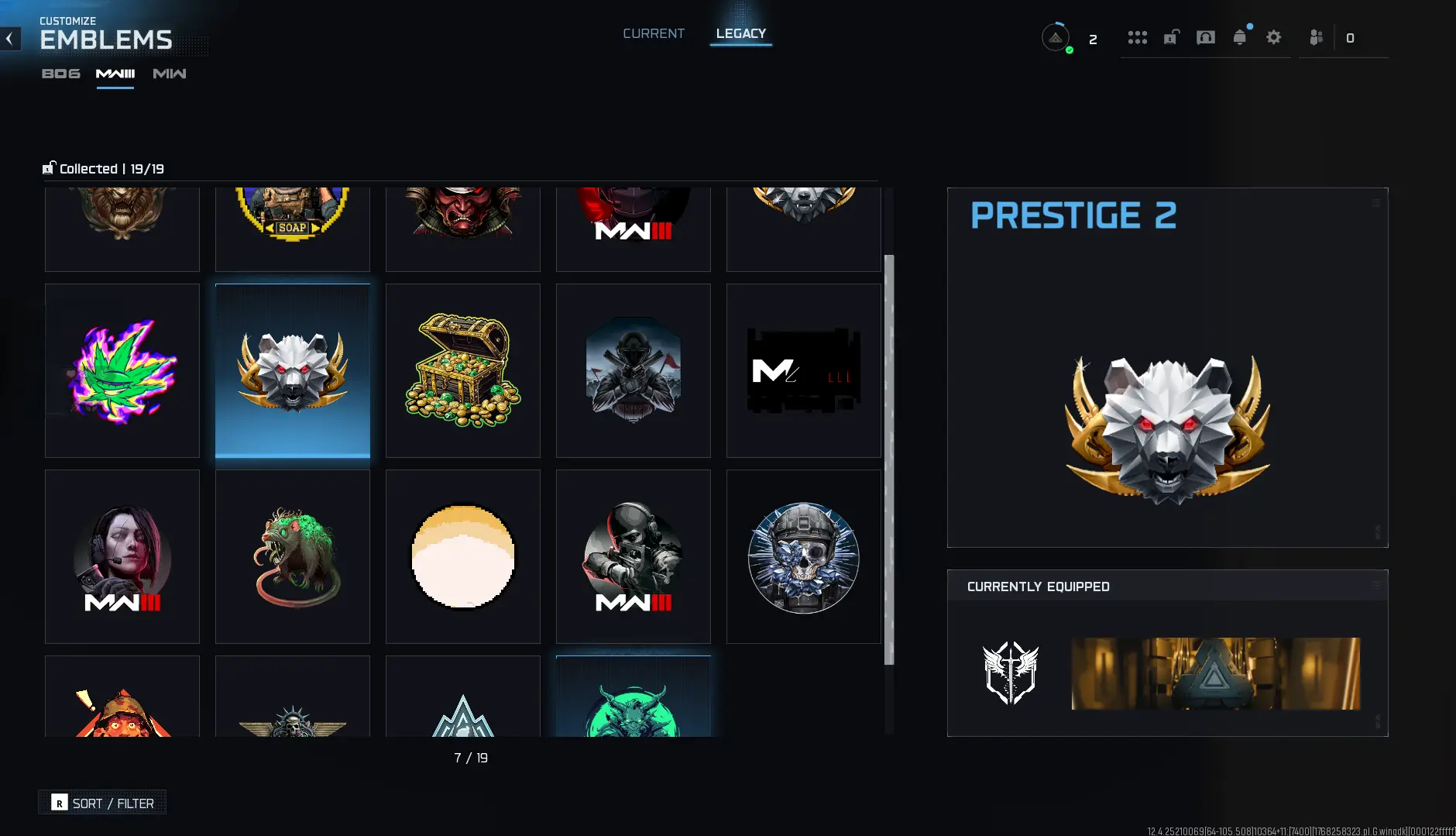Select the green leaf emblem
The width and height of the screenshot is (1456, 836).
(x=122, y=370)
